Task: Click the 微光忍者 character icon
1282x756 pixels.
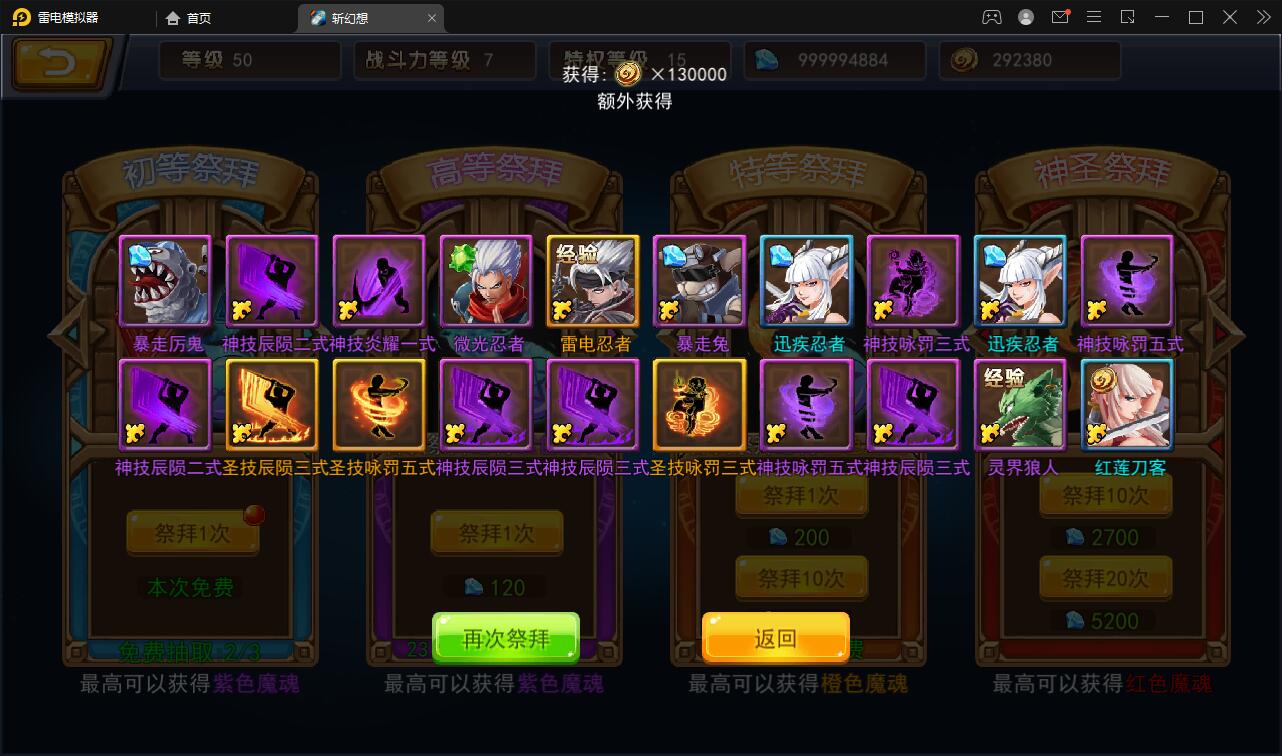Action: click(485, 280)
